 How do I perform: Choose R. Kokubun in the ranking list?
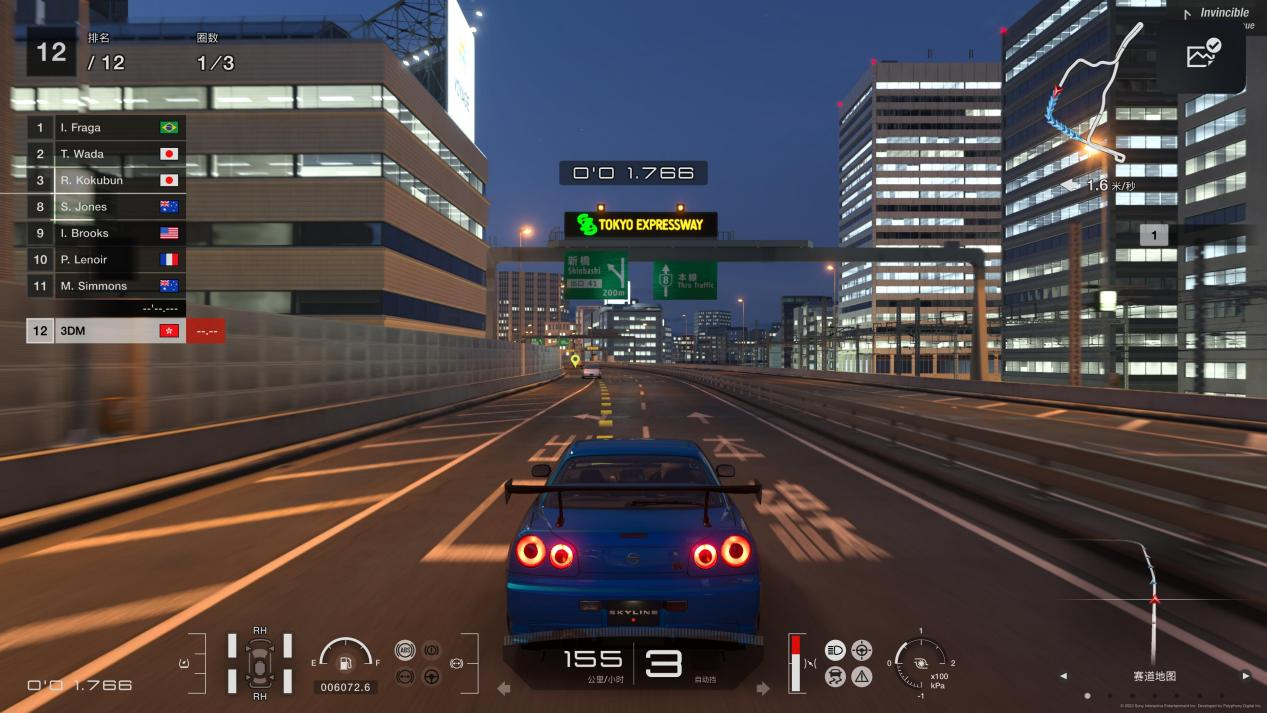point(105,181)
